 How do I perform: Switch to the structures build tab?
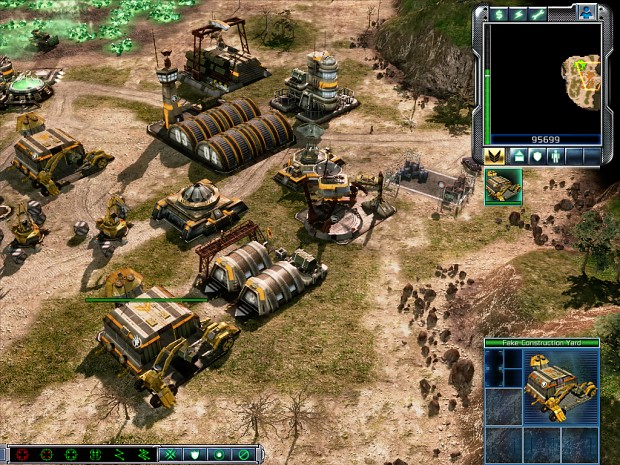pos(520,156)
